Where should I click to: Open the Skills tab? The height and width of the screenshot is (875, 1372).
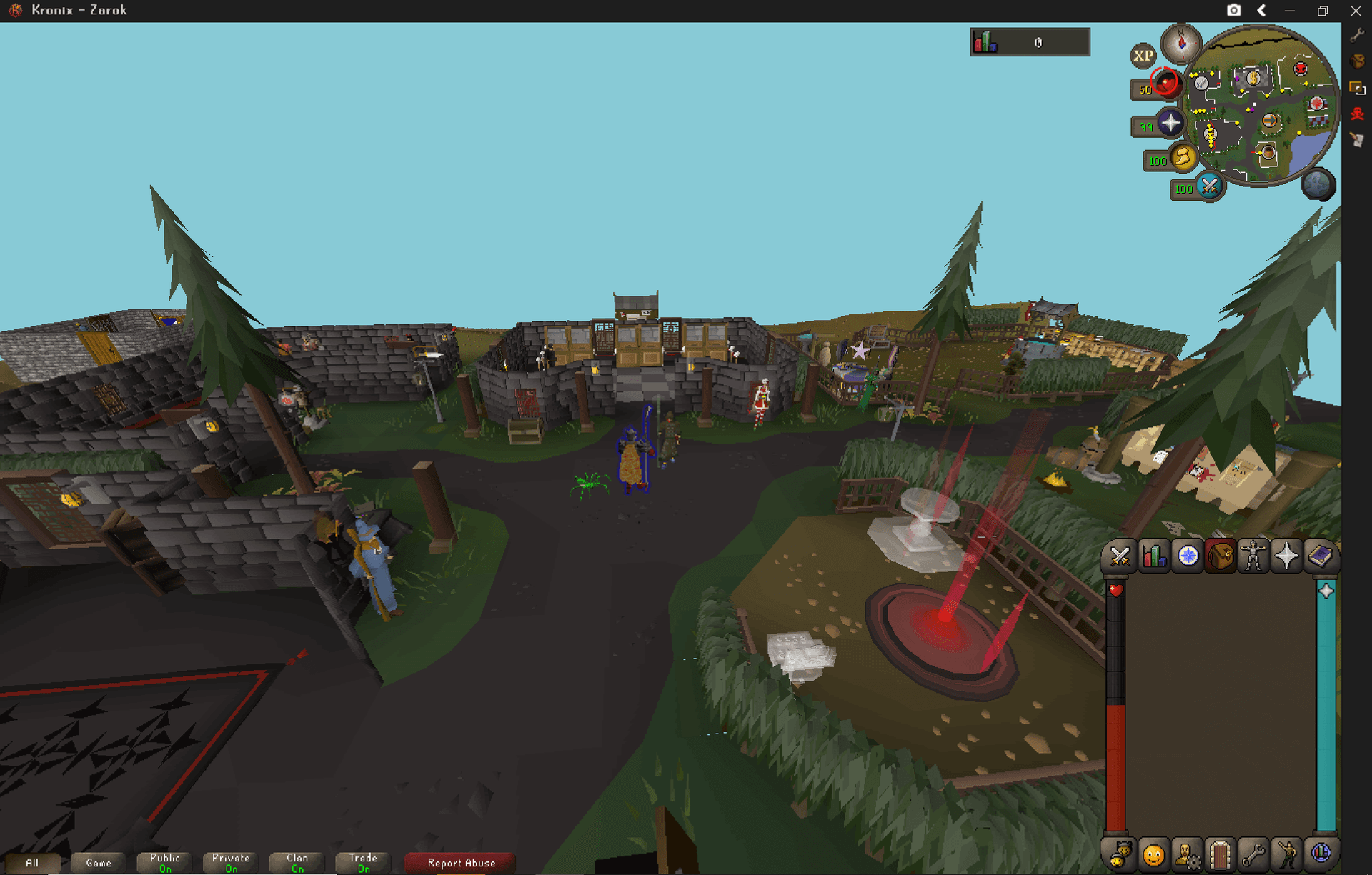point(1153,556)
